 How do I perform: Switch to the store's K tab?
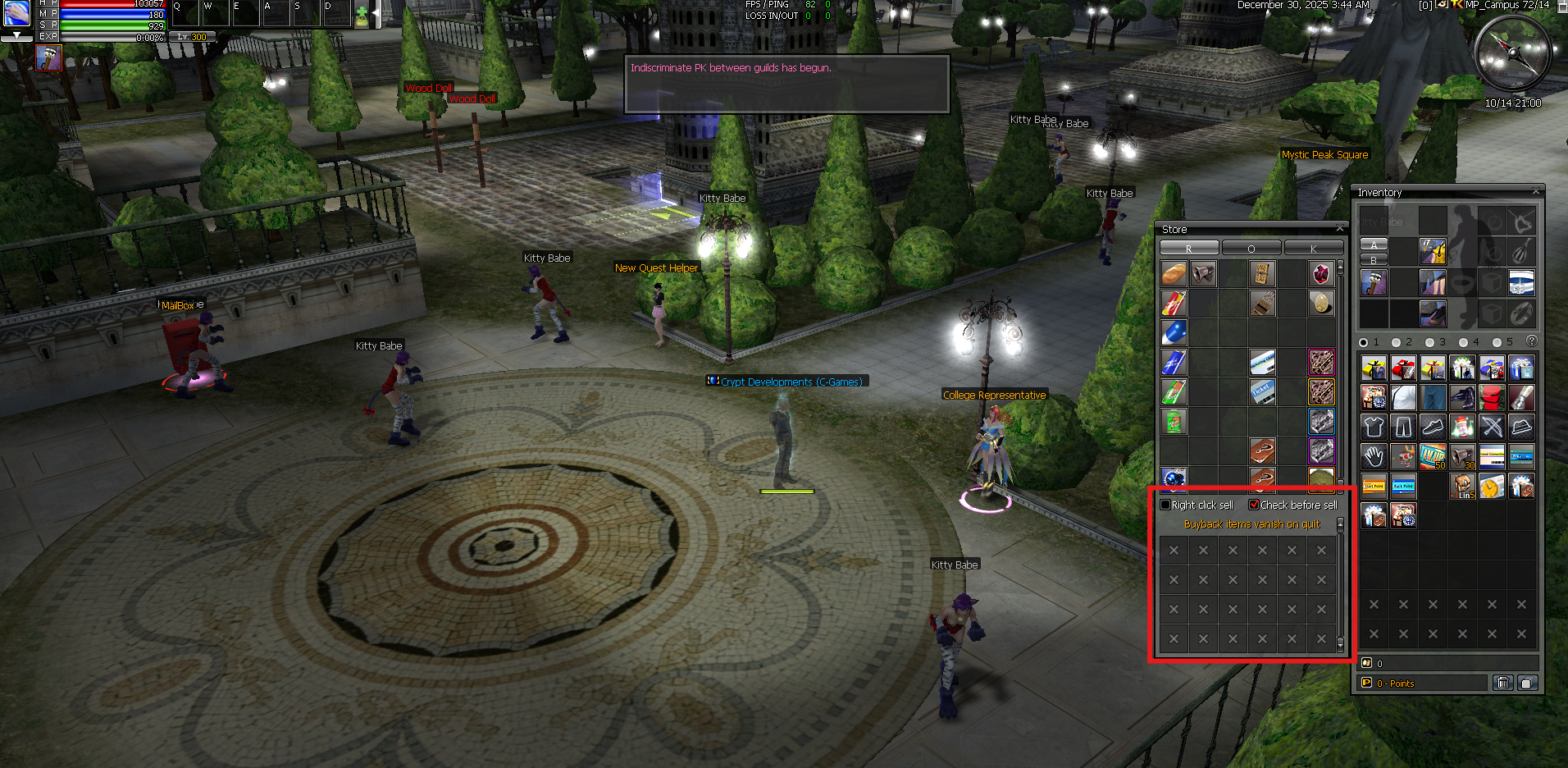1313,248
